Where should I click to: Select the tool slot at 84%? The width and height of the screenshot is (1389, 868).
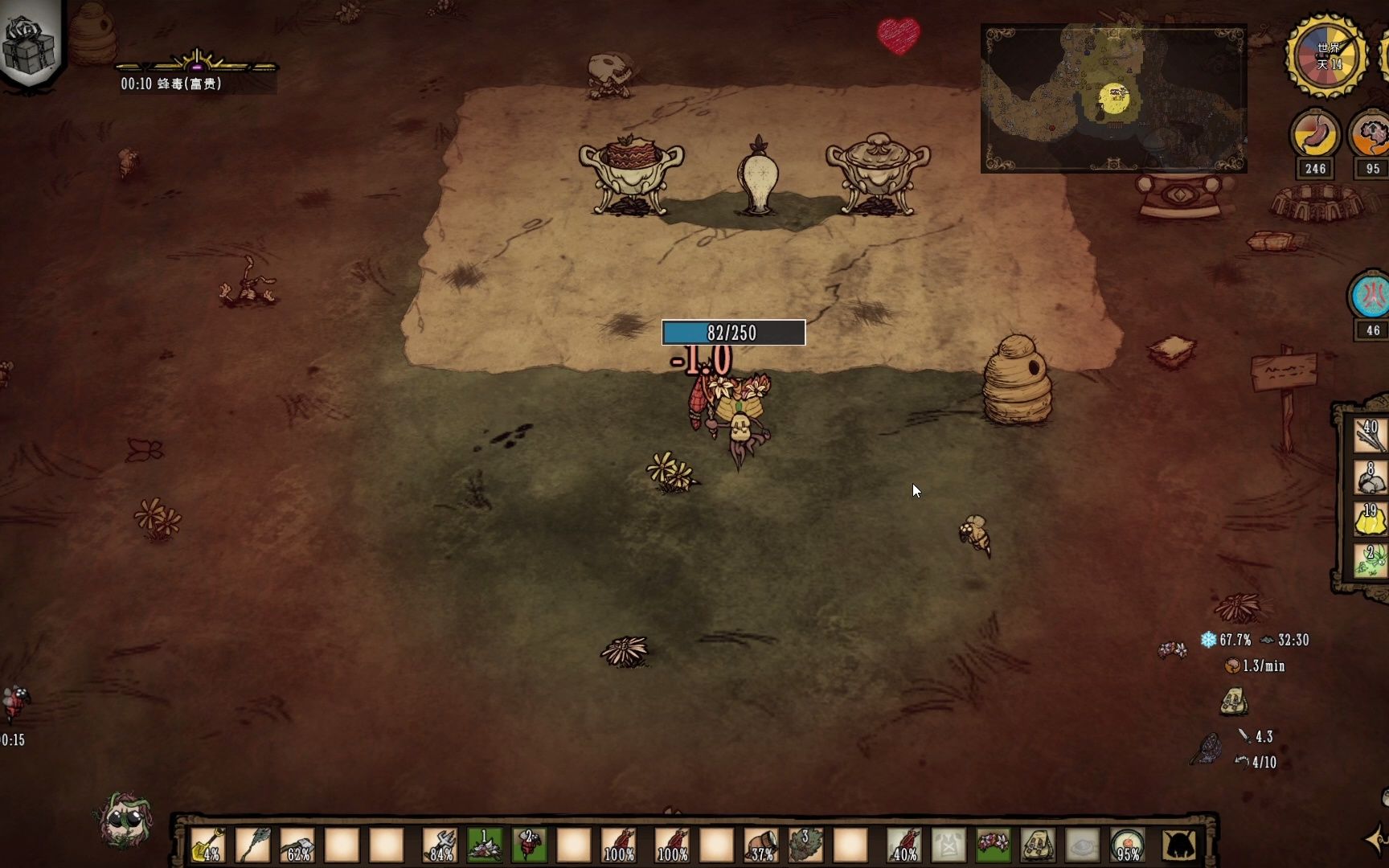[x=440, y=845]
